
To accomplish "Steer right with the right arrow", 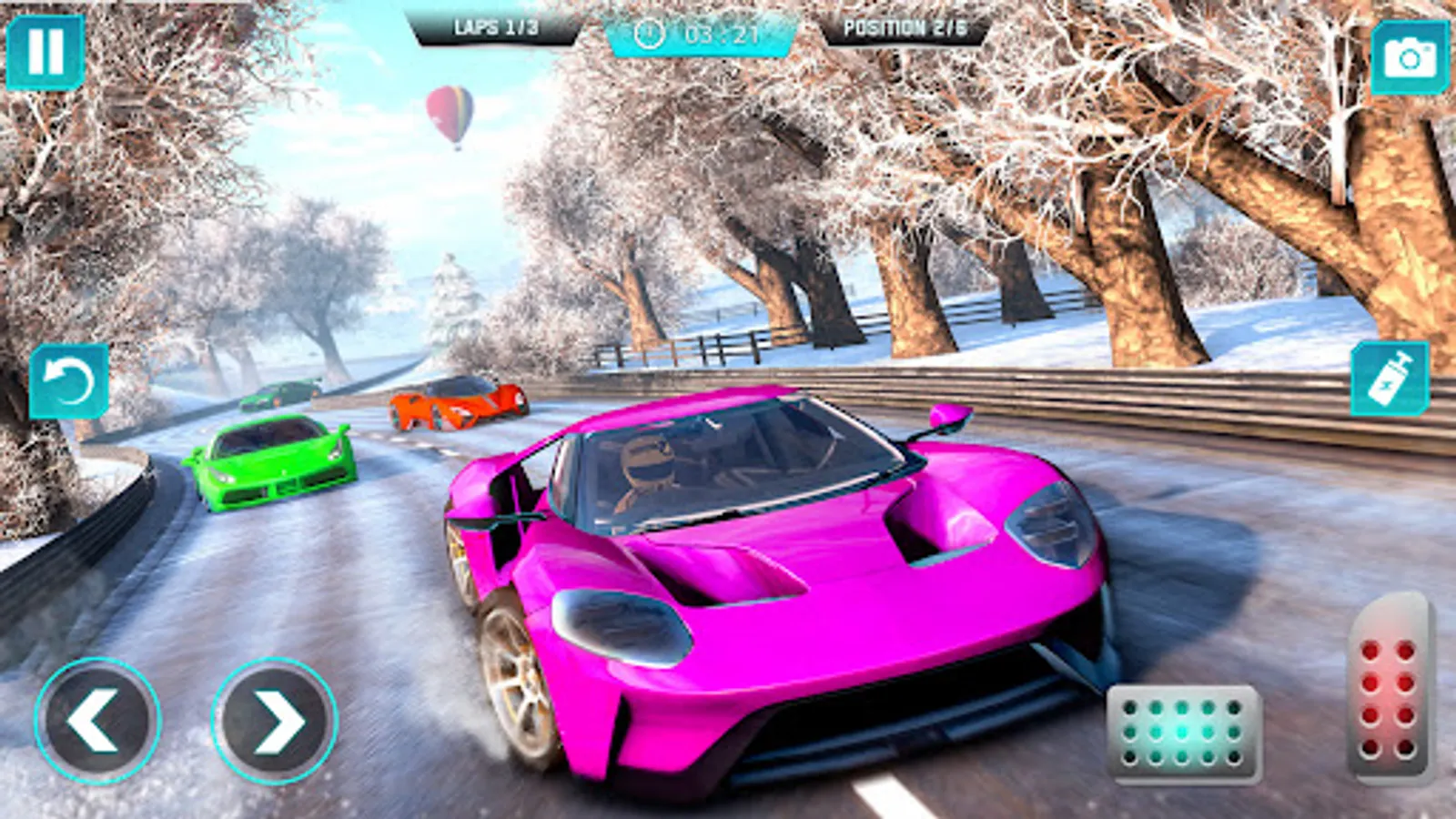I will (275, 721).
